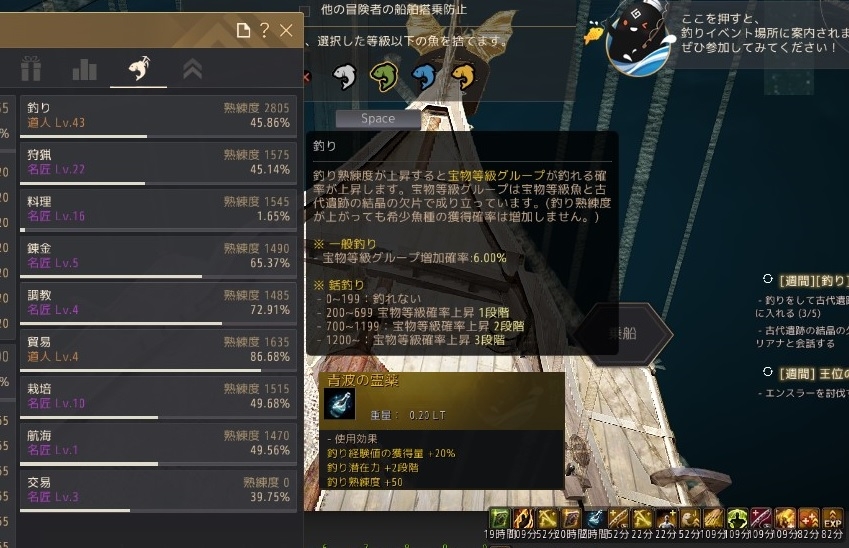The image size is (849, 548).
Task: Choose the blue fish grade filter
Action: (422, 77)
